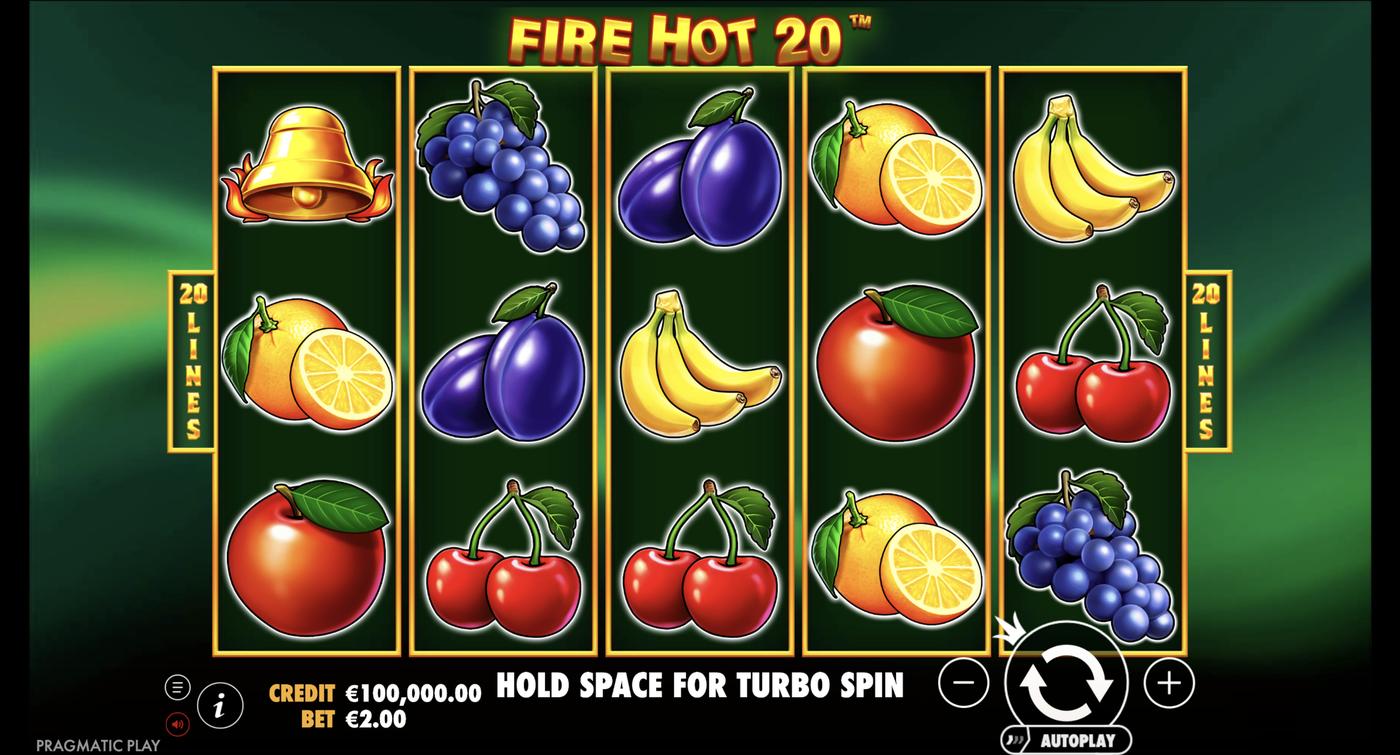The image size is (1400, 755).
Task: Click the right 20 LINES indicator
Action: click(x=1205, y=357)
